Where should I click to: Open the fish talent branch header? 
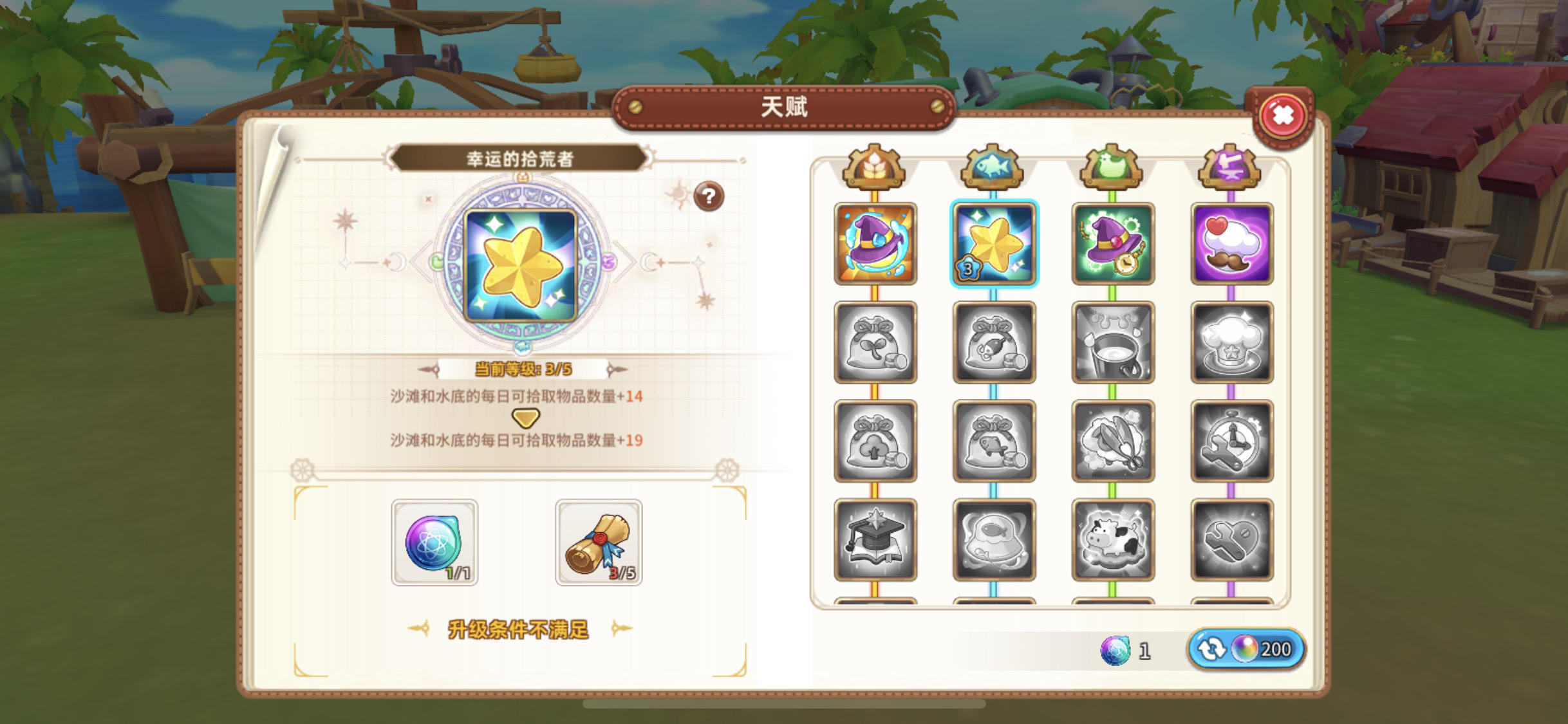tap(994, 169)
